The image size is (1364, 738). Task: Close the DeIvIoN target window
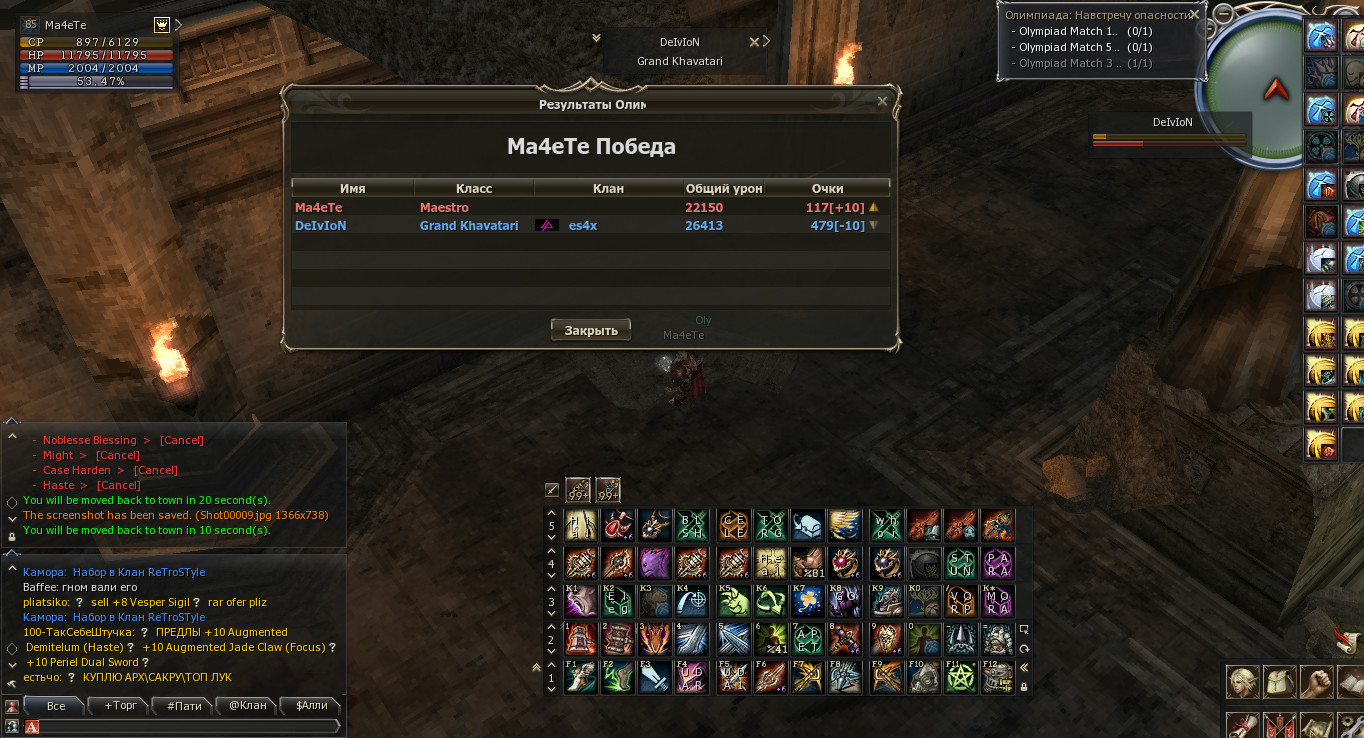(x=754, y=42)
